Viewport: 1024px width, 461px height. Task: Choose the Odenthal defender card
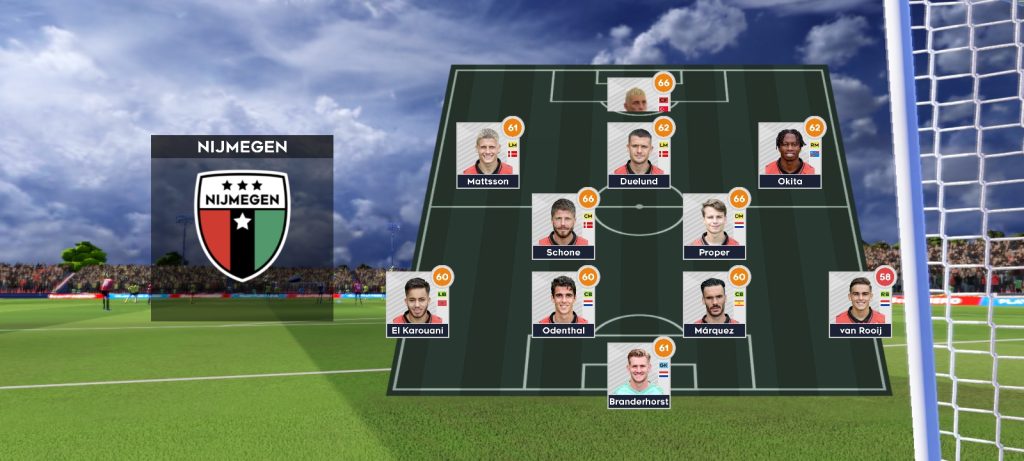(x=563, y=304)
